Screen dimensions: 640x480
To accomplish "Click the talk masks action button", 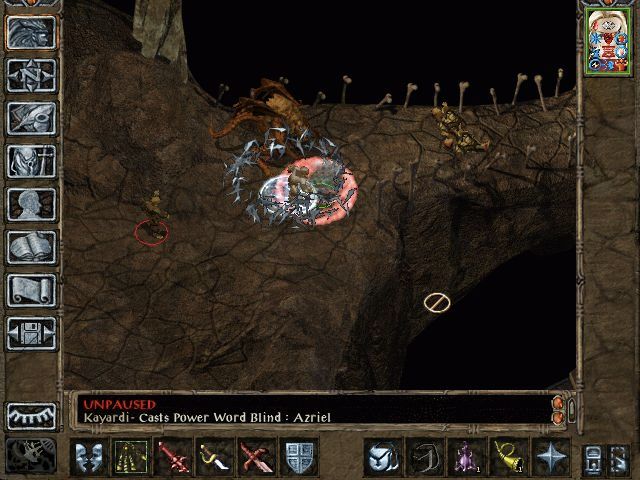I will [x=88, y=458].
